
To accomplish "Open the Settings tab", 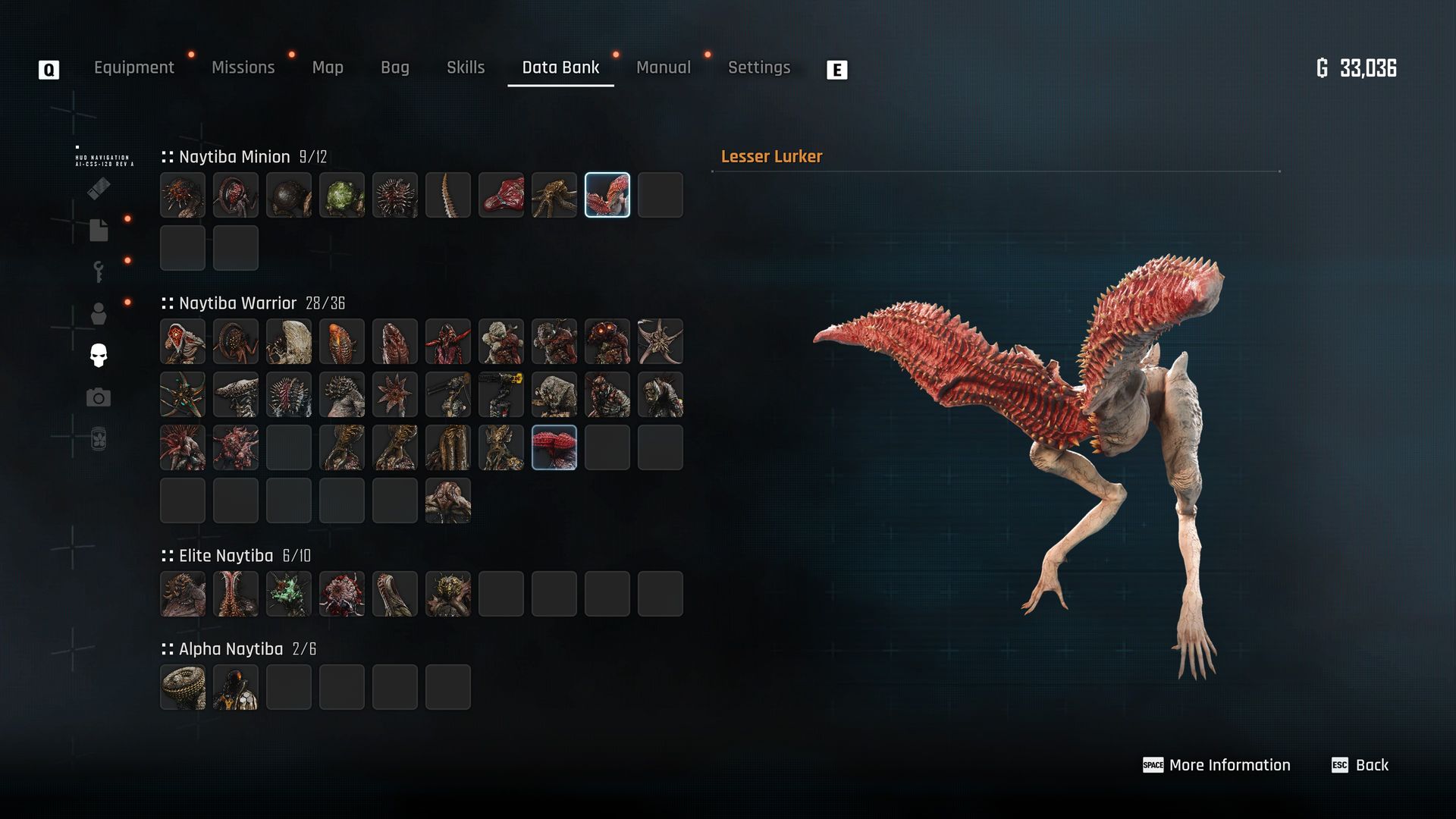I will 758,67.
